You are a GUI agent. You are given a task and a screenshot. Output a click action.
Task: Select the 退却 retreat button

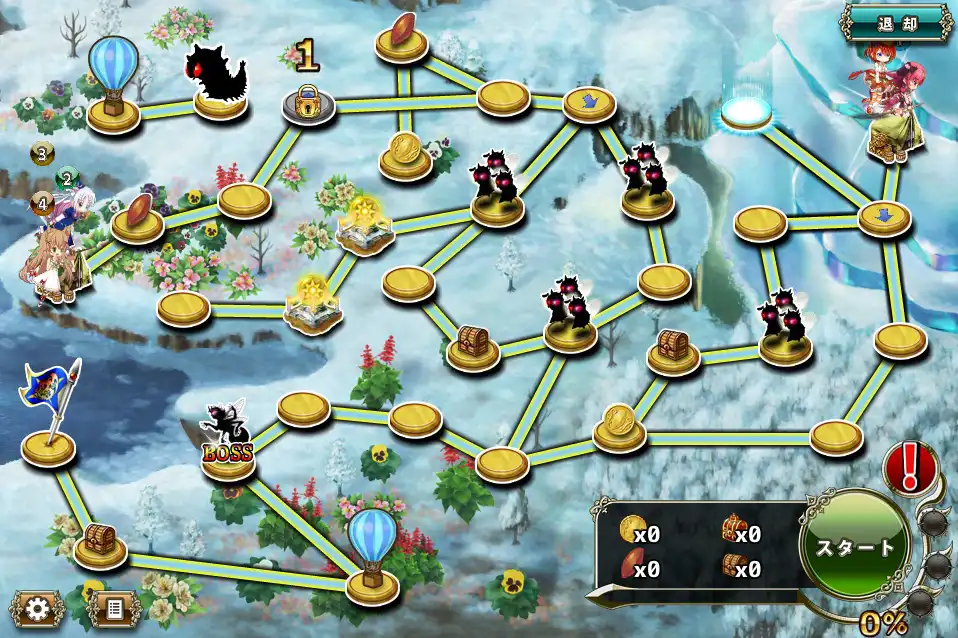click(x=896, y=21)
